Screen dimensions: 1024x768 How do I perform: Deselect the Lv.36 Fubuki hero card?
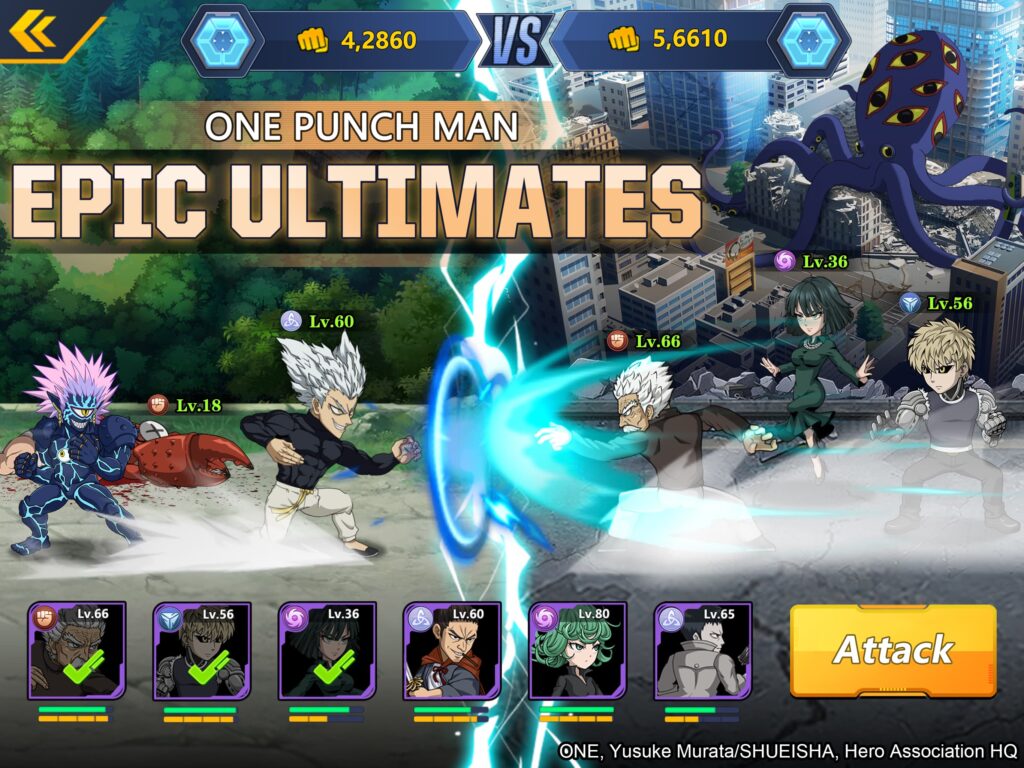coord(327,651)
